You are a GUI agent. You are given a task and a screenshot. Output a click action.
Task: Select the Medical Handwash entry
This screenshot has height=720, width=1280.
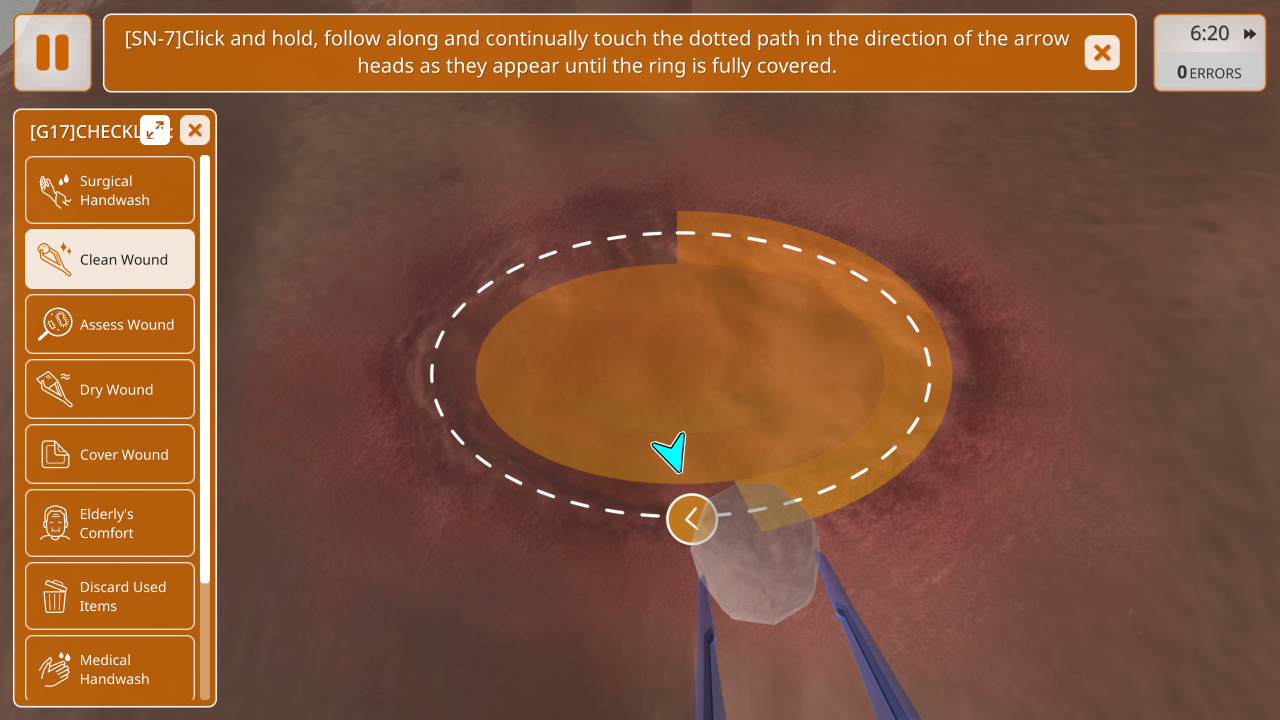point(110,668)
